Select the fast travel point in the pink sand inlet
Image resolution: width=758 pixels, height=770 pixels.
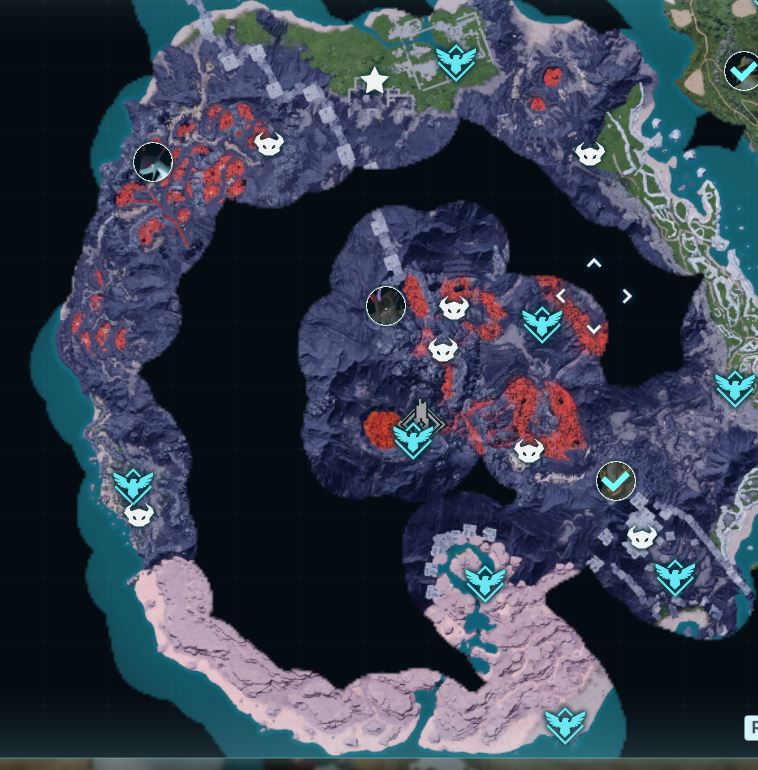485,581
